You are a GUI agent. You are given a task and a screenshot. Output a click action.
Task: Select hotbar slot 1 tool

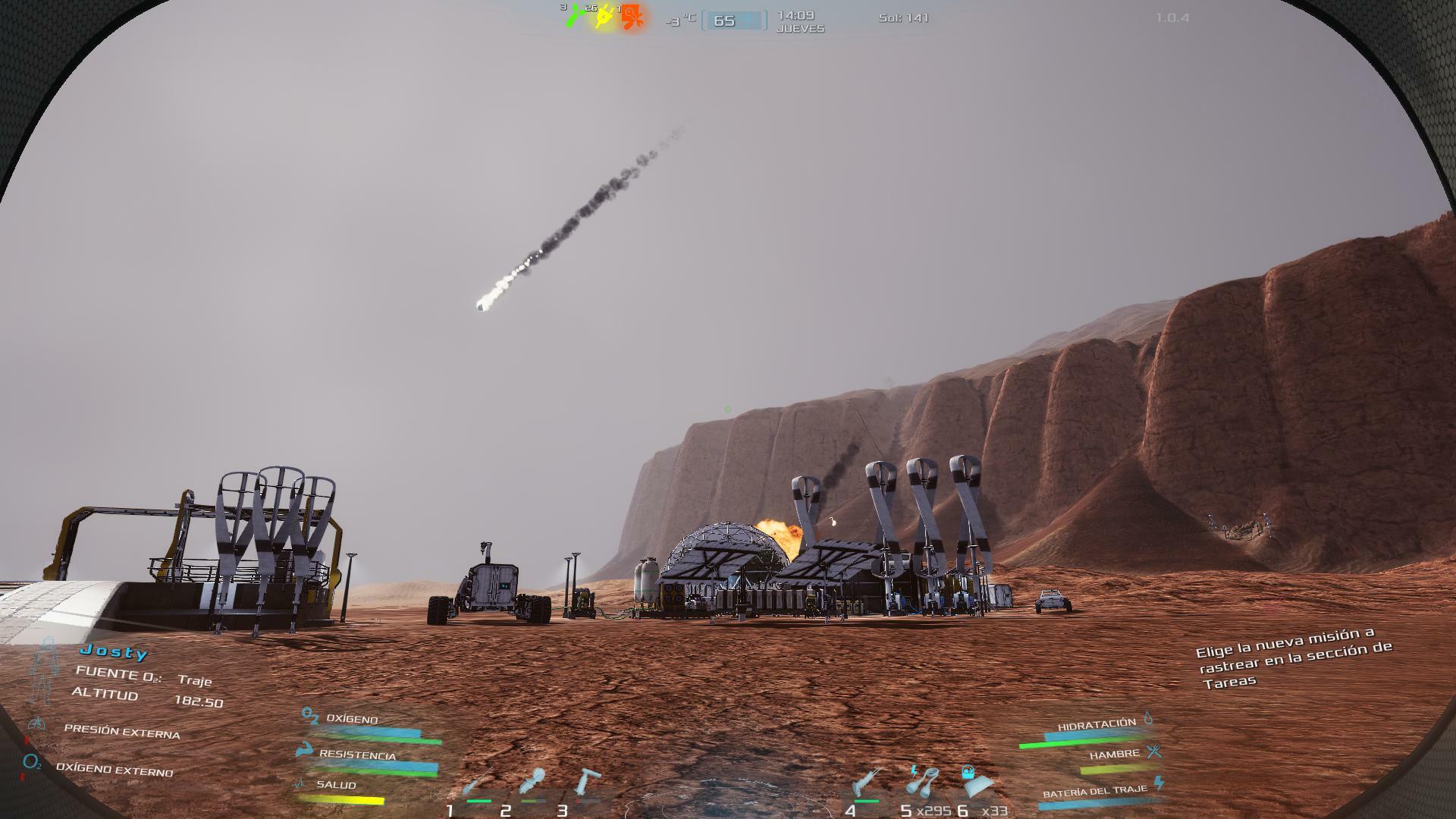(x=478, y=784)
